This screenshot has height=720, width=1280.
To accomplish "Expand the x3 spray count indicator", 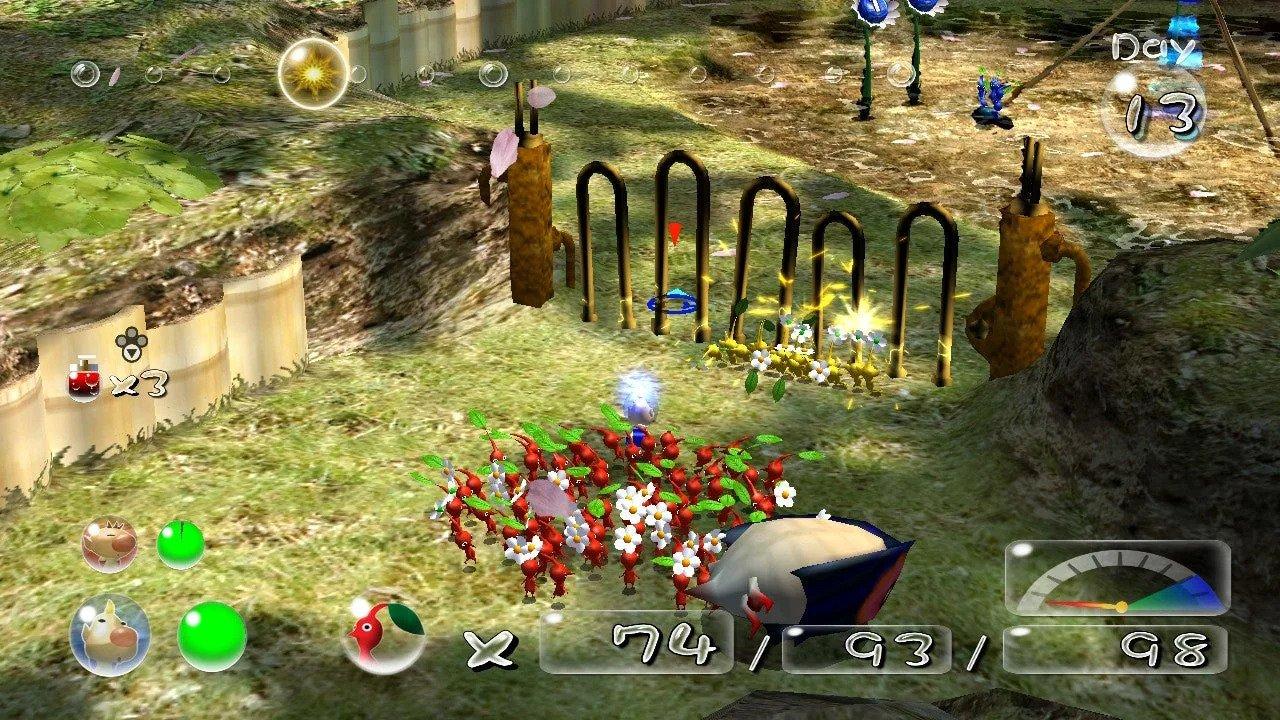I will click(139, 383).
